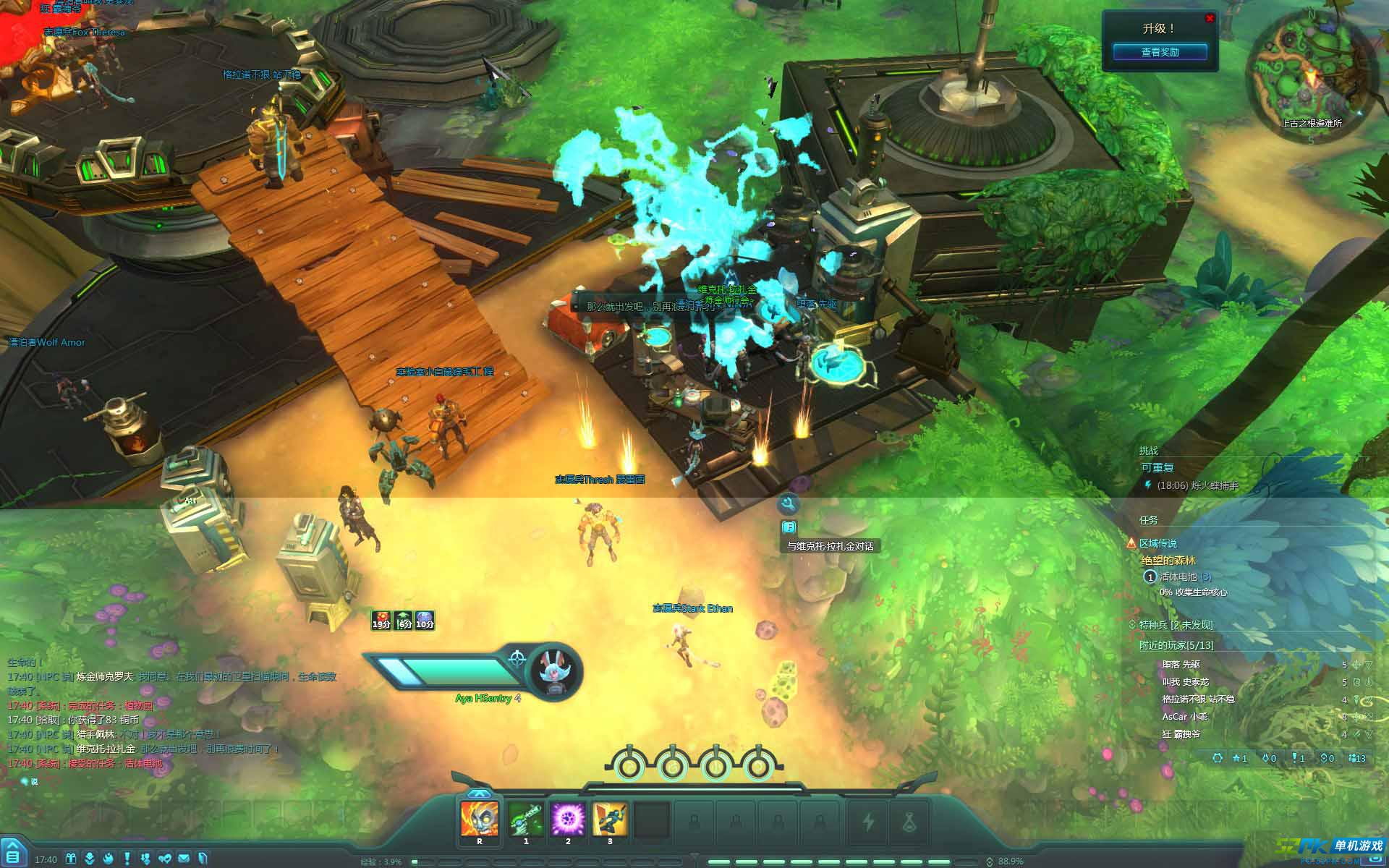Activate the flaming robot skull ability
Screen dimensions: 1389x868
(x=479, y=818)
